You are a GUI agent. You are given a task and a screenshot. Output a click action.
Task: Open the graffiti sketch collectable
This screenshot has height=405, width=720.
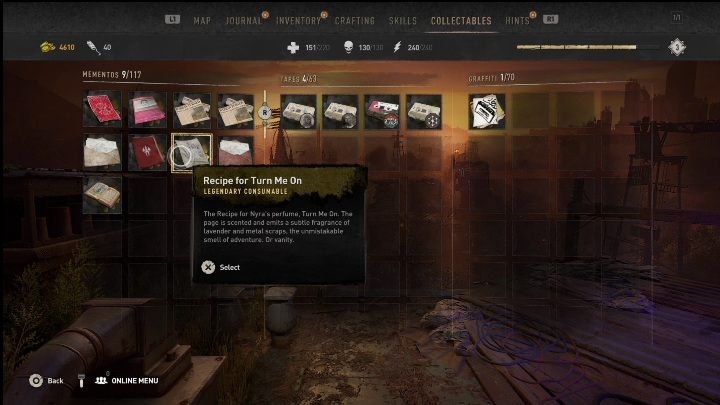point(487,110)
